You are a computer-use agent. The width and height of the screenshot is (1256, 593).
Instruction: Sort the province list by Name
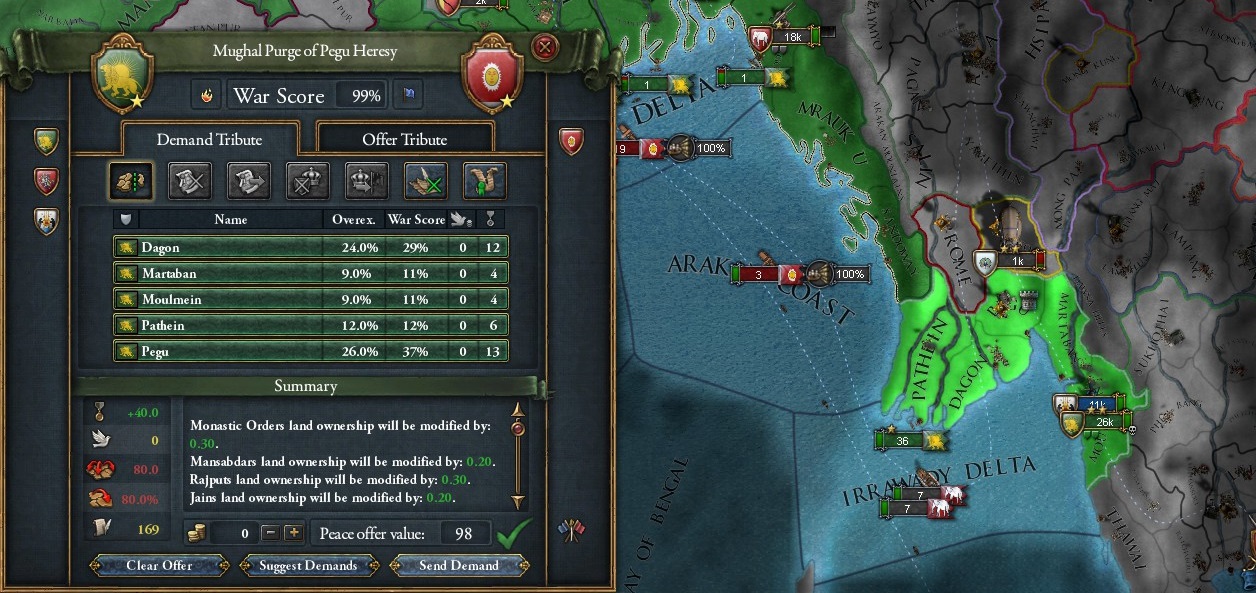[x=230, y=219]
